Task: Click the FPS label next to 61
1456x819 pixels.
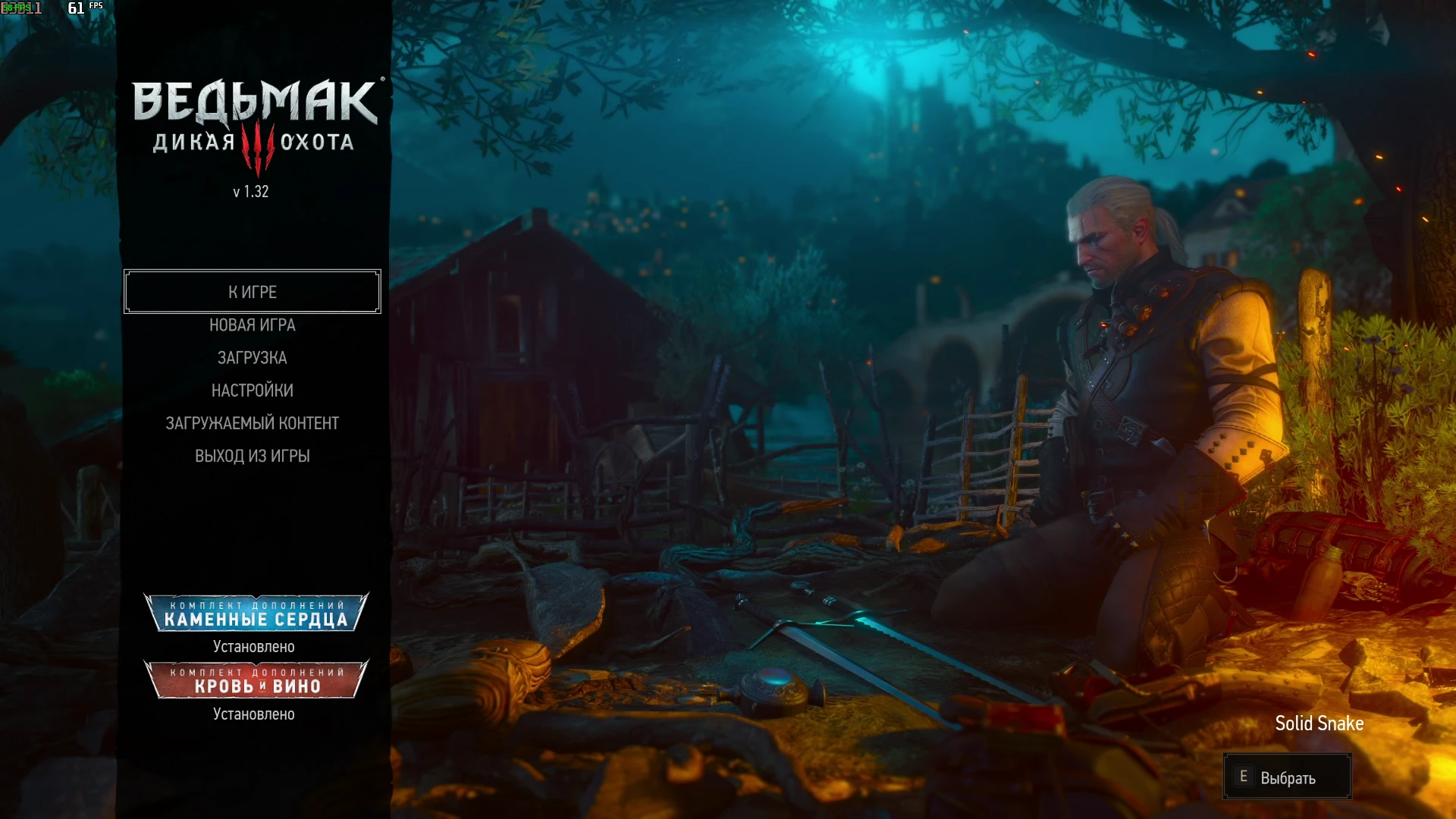Action: coord(95,6)
